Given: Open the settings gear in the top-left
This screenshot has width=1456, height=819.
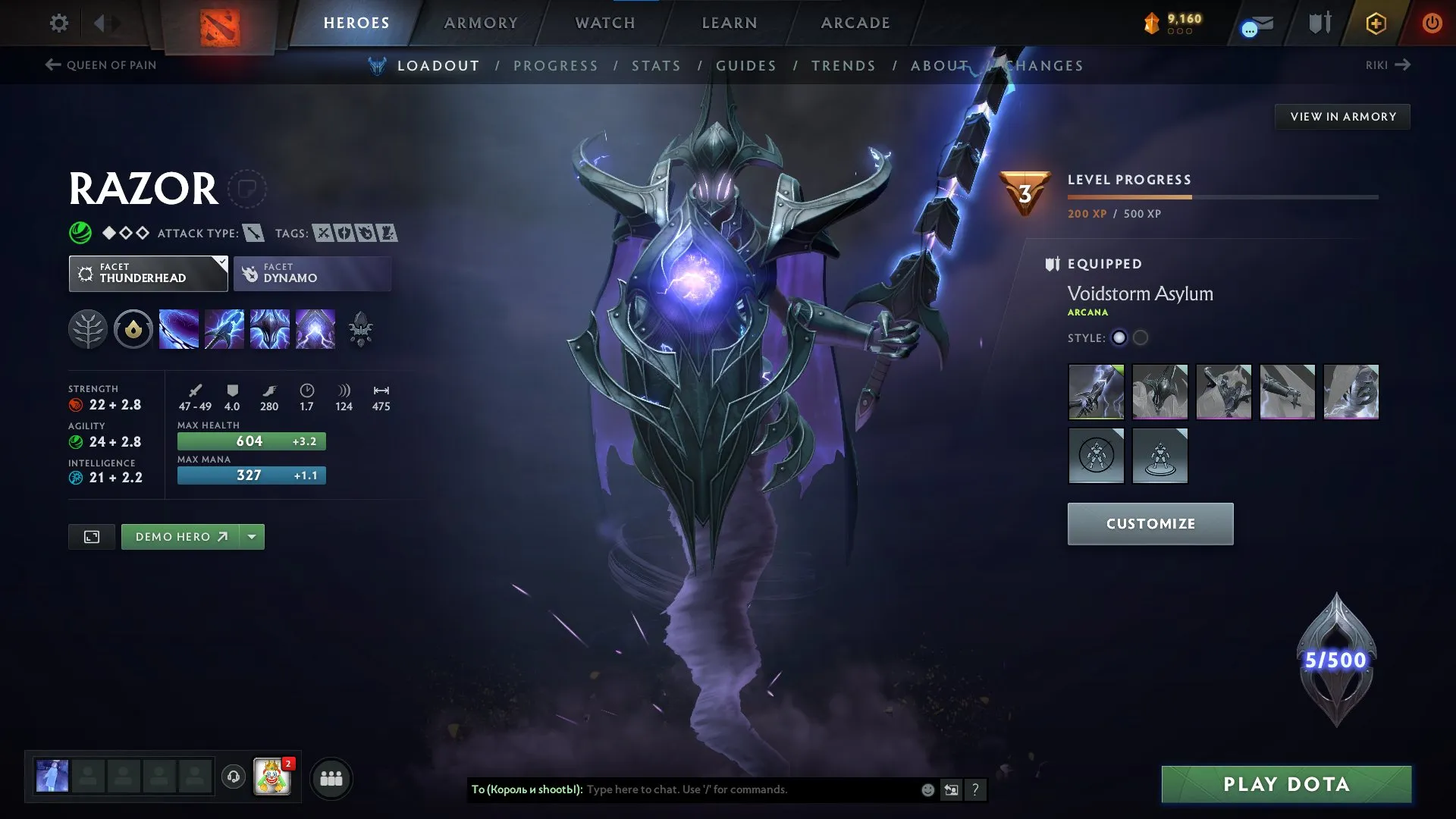Looking at the screenshot, I should click(x=58, y=24).
